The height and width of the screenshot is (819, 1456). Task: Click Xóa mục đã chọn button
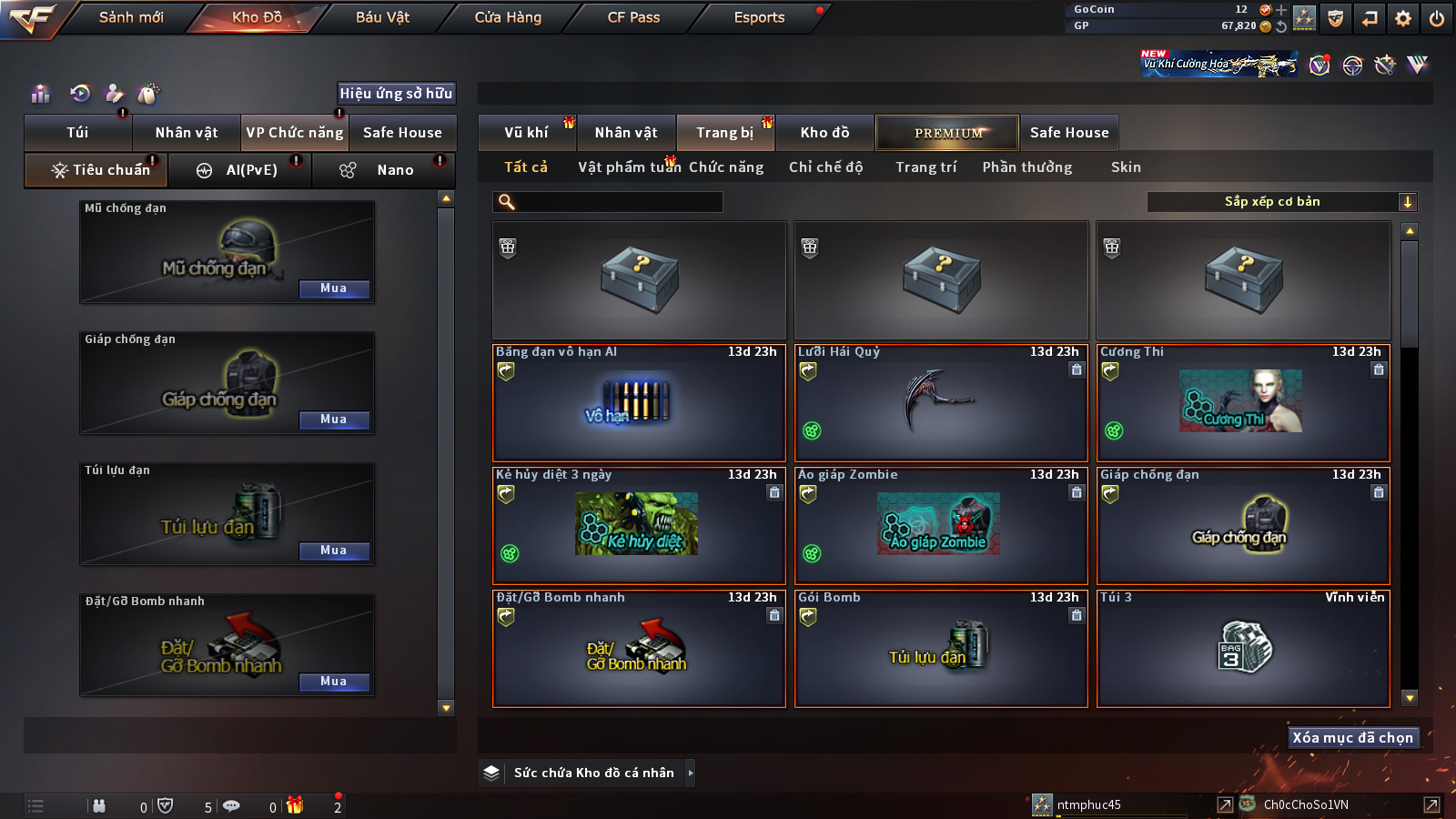point(1352,737)
